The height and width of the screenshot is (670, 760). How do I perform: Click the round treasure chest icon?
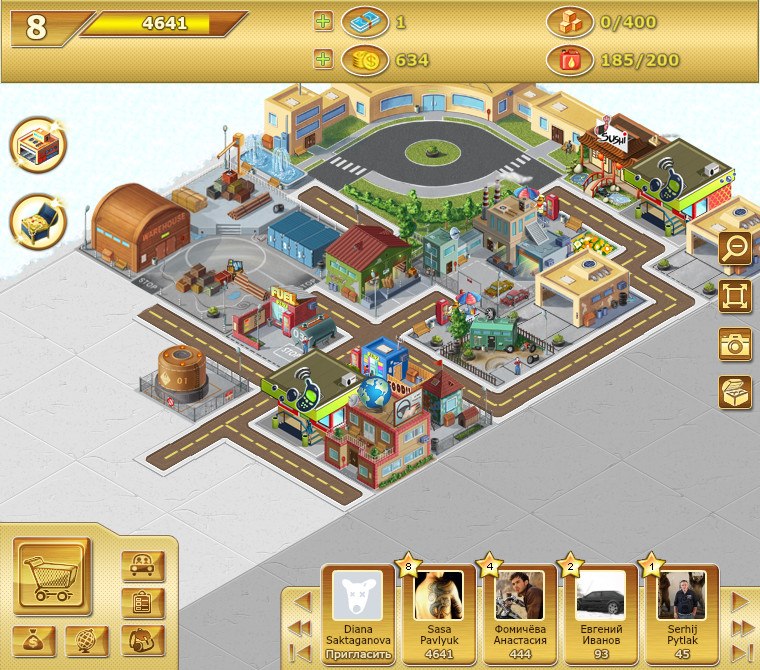38,222
